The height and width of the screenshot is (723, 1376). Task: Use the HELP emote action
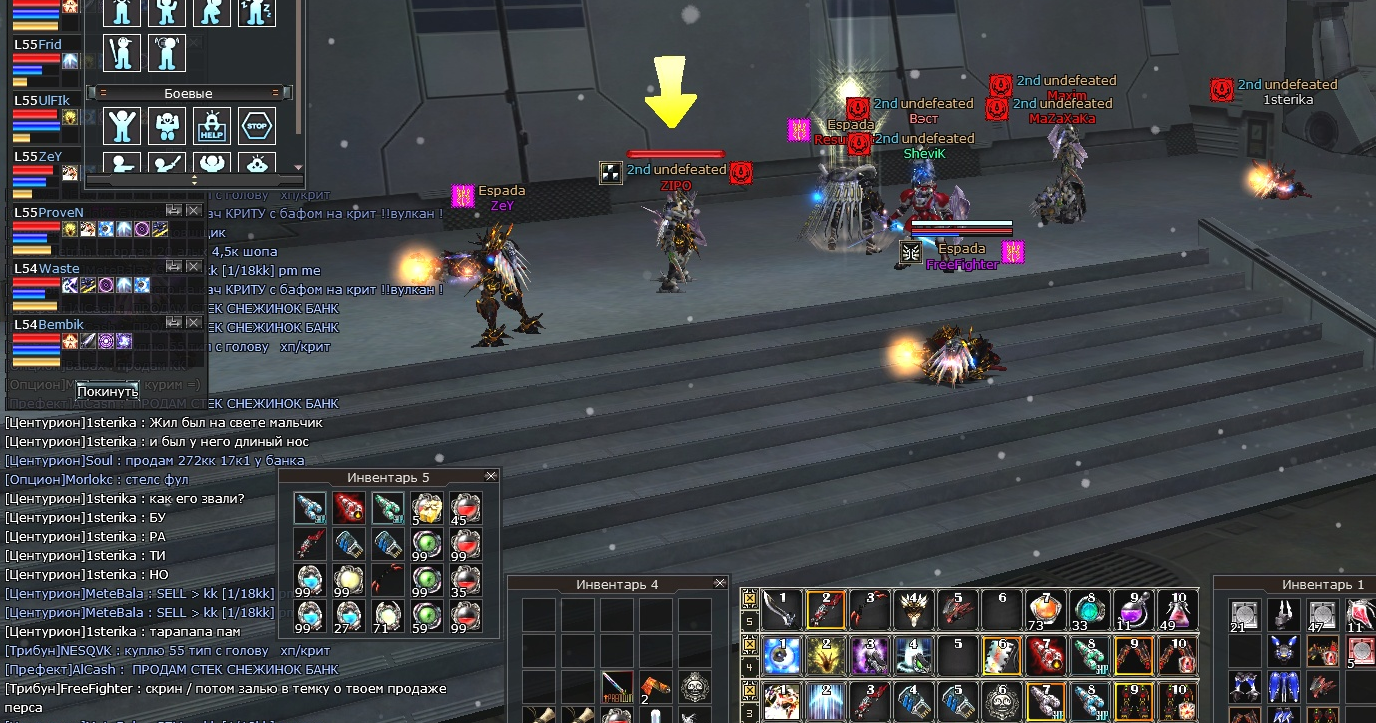tap(212, 126)
